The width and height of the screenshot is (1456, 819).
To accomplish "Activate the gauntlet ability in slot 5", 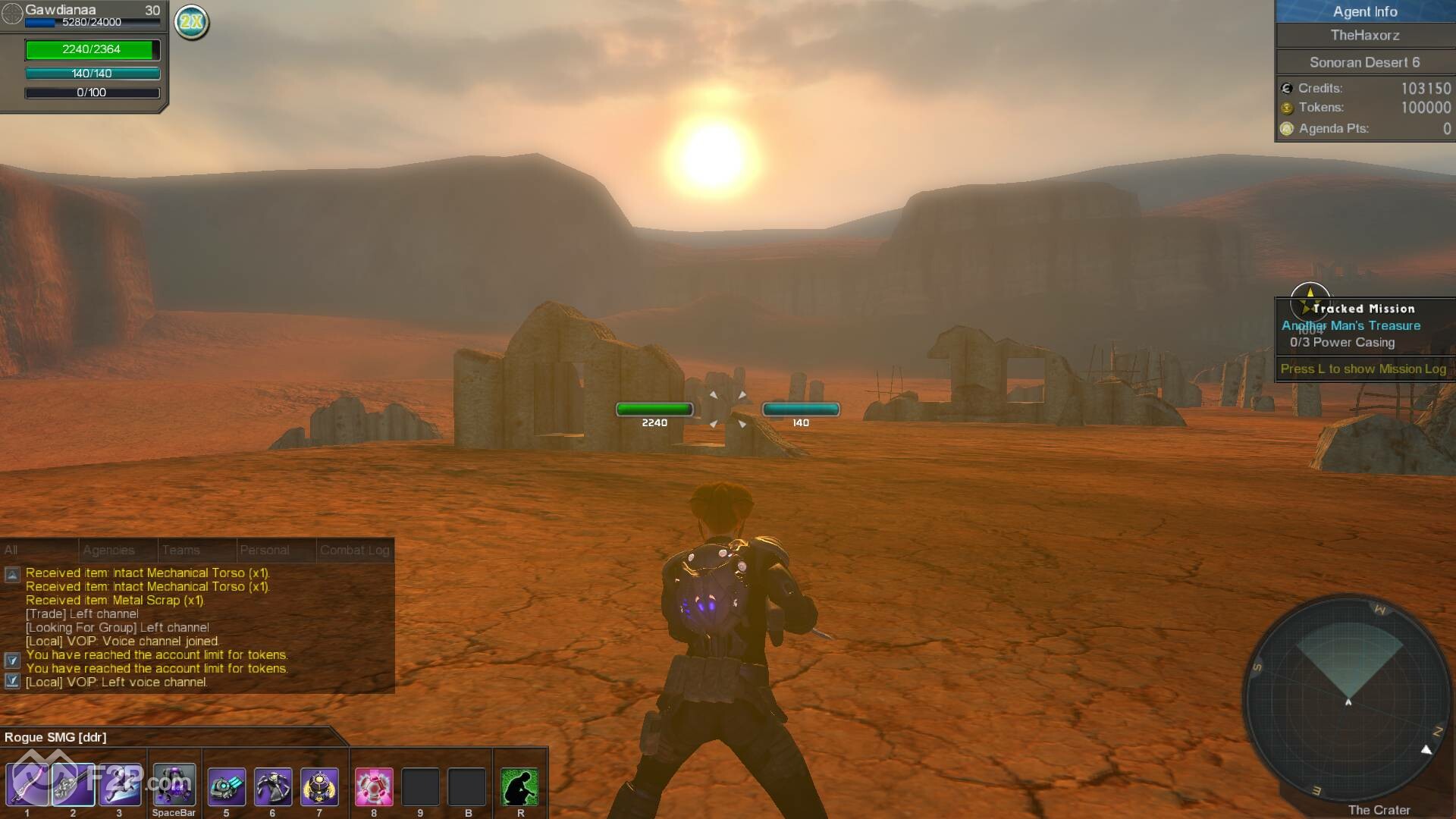I will click(x=226, y=786).
